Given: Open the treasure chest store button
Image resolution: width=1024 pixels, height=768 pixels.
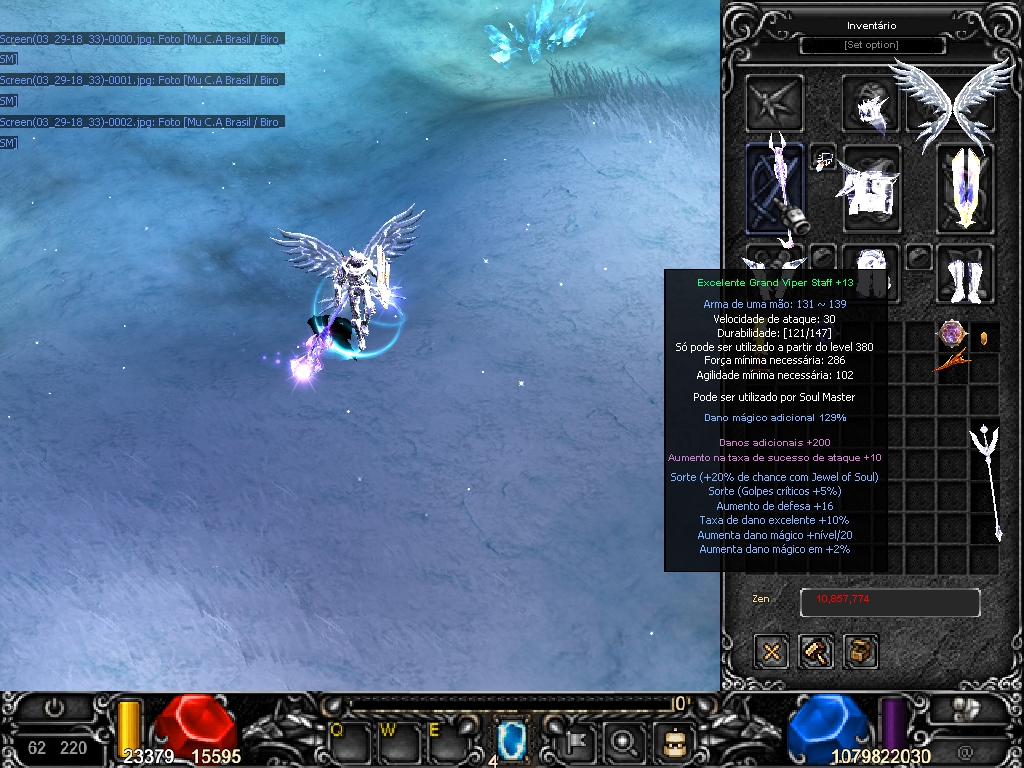Looking at the screenshot, I should (x=860, y=652).
